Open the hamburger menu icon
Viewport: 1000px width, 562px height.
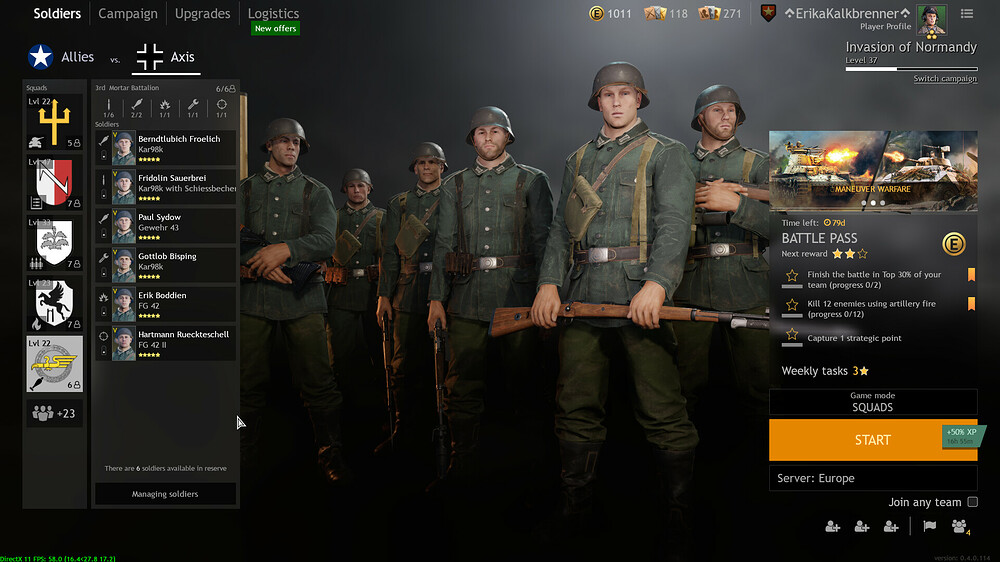tap(967, 14)
